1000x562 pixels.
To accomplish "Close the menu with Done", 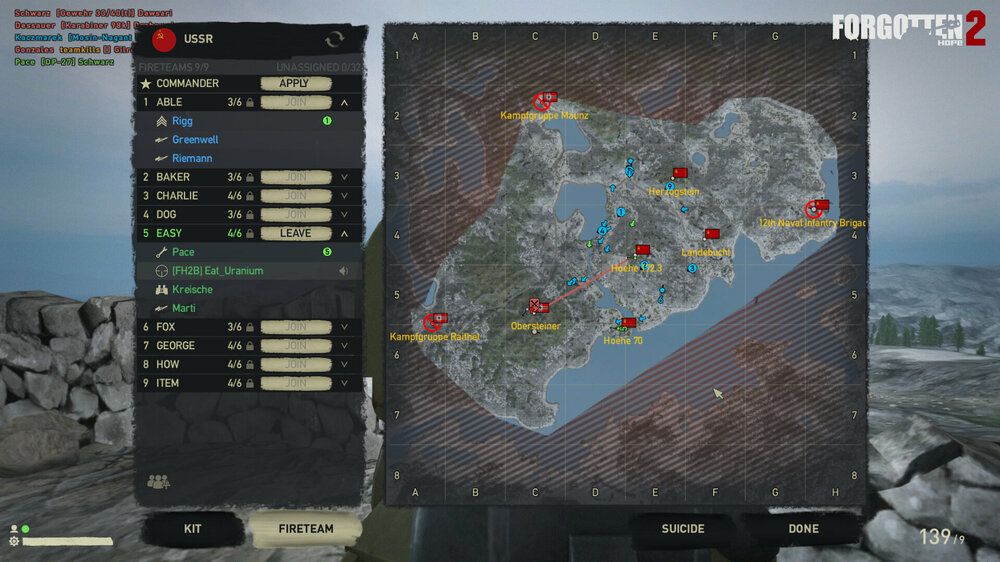I will coord(803,529).
